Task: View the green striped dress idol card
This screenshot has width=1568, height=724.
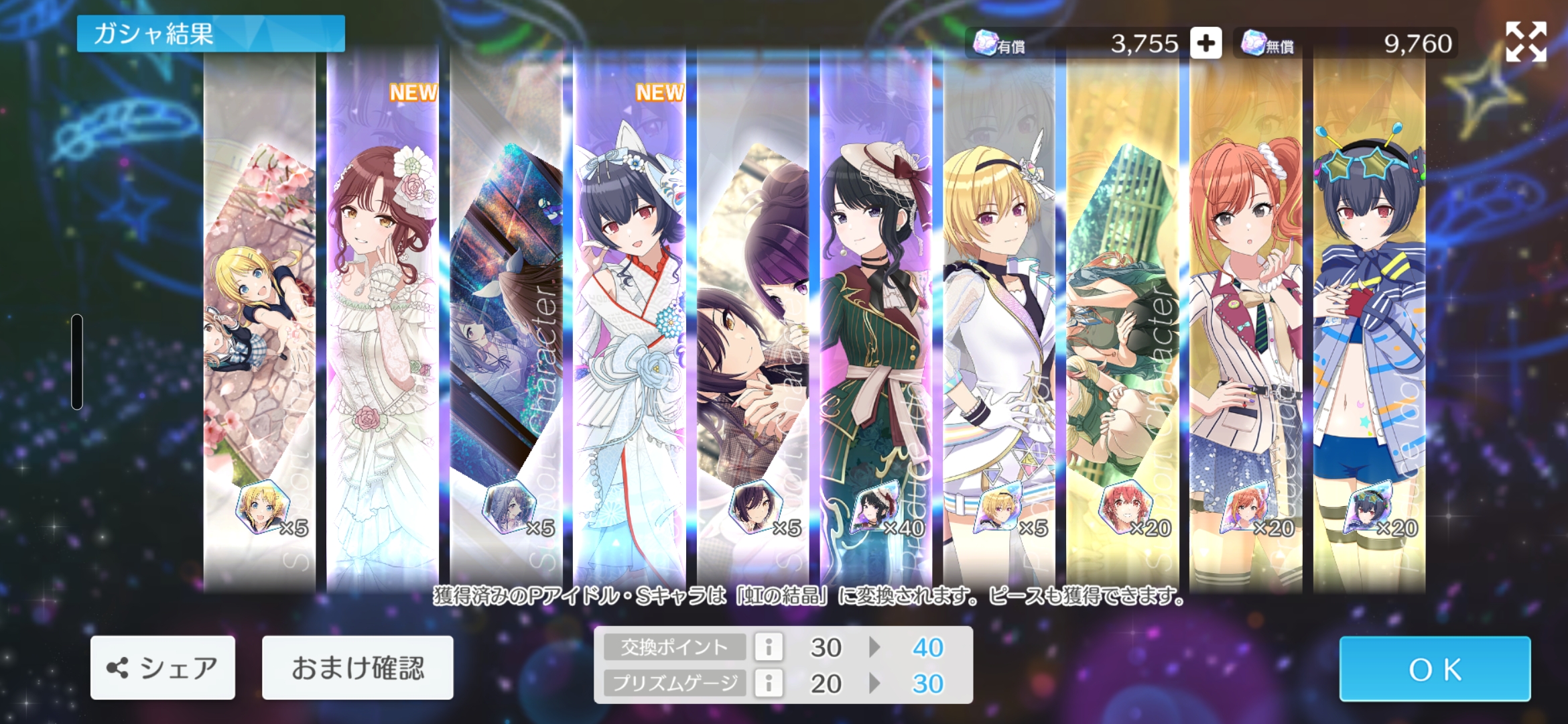Action: [876, 322]
